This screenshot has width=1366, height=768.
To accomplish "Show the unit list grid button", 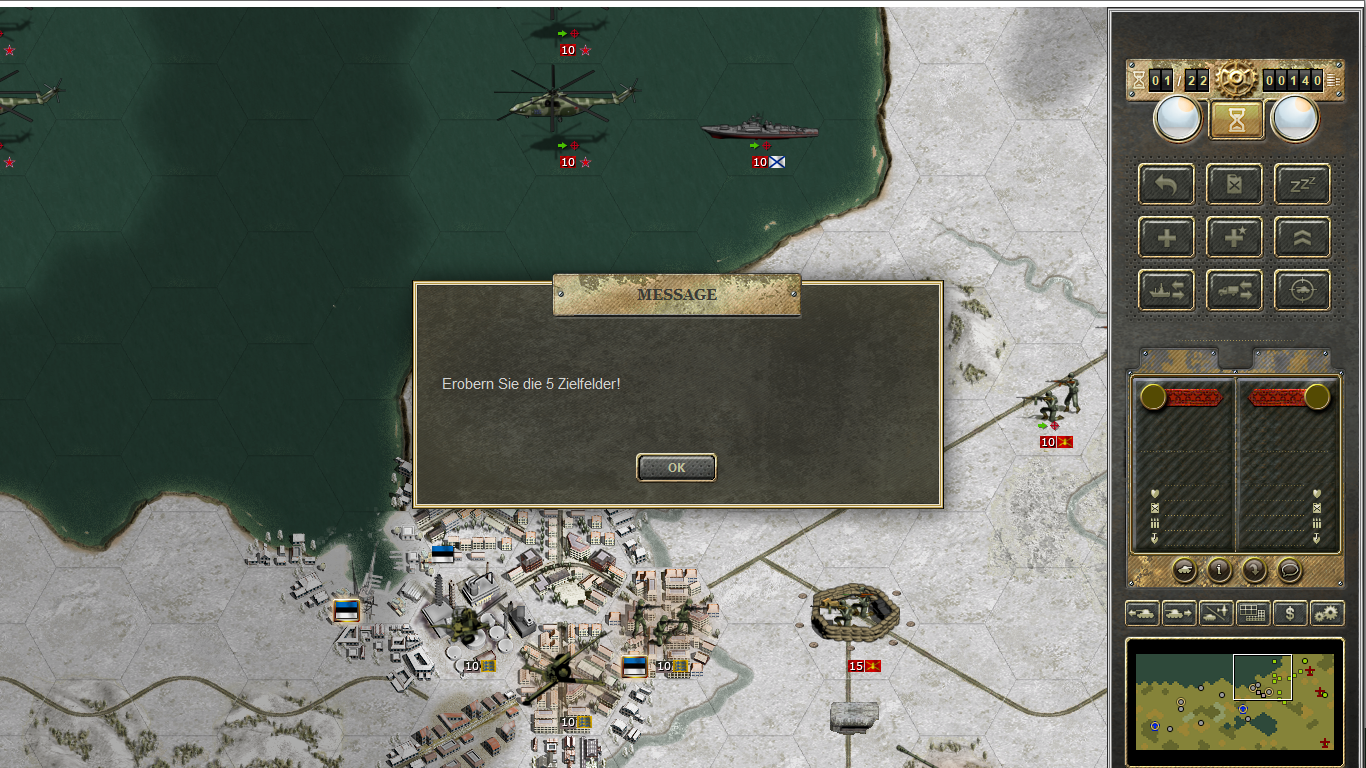I will tap(1253, 613).
